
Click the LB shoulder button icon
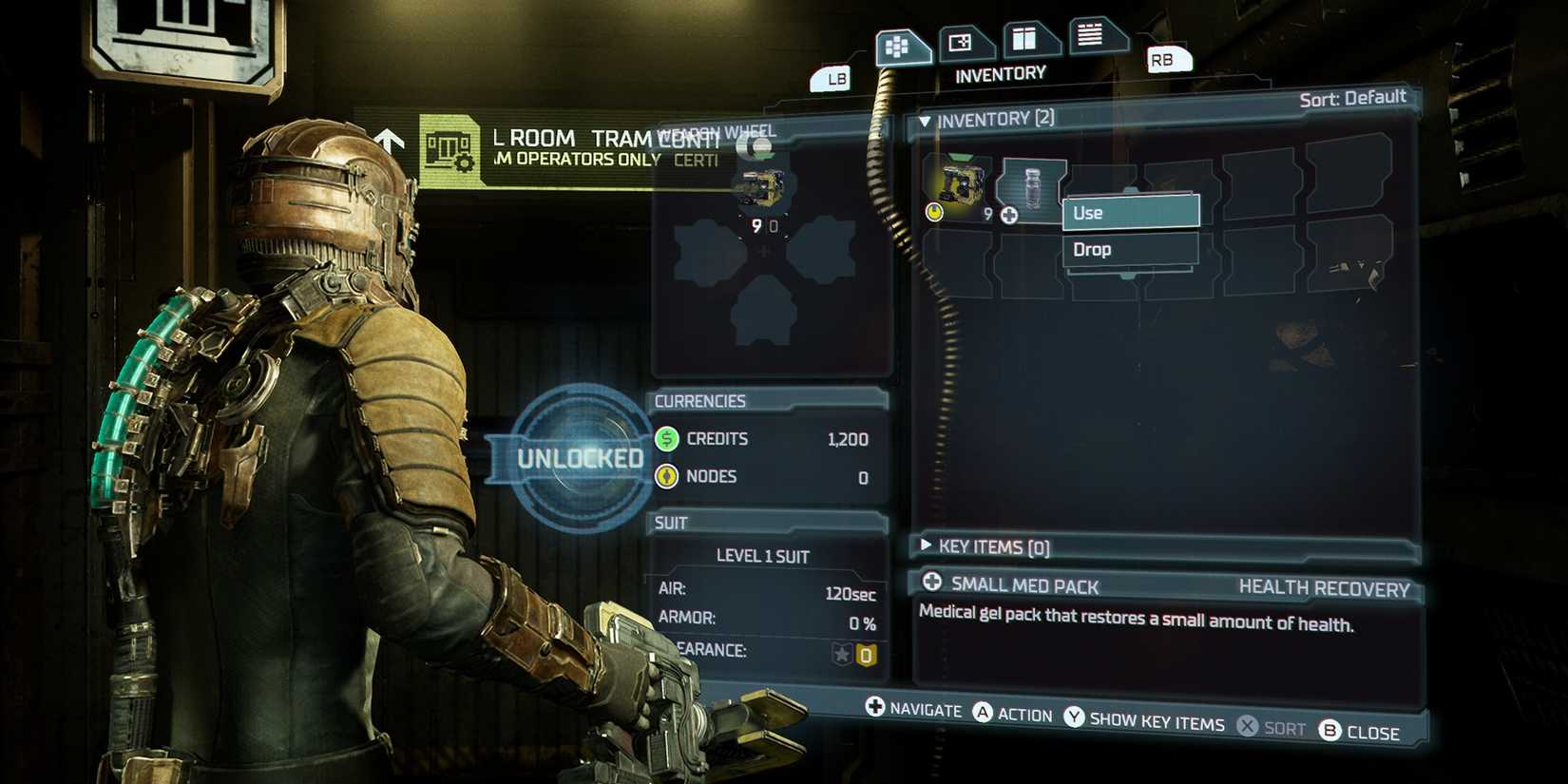pos(834,79)
